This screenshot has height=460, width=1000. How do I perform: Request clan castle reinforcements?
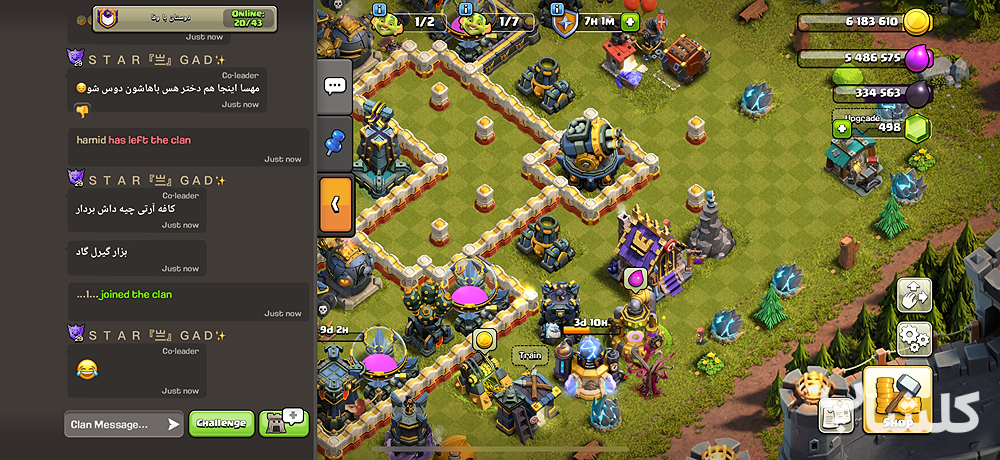(283, 422)
